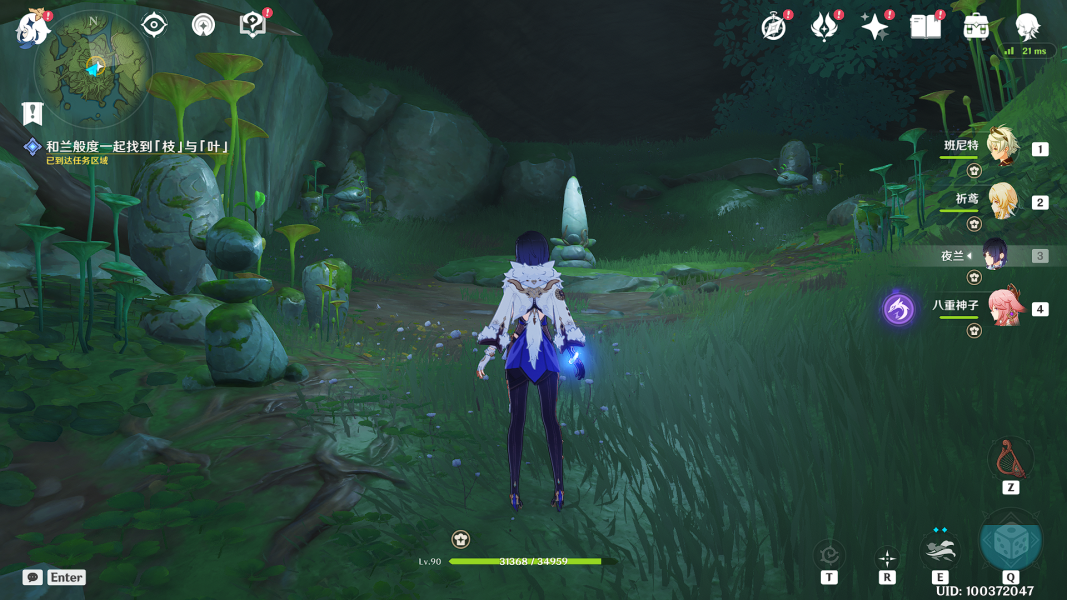The width and height of the screenshot is (1067, 600).
Task: Activate Yelan's elemental skill icon
Action: [940, 548]
